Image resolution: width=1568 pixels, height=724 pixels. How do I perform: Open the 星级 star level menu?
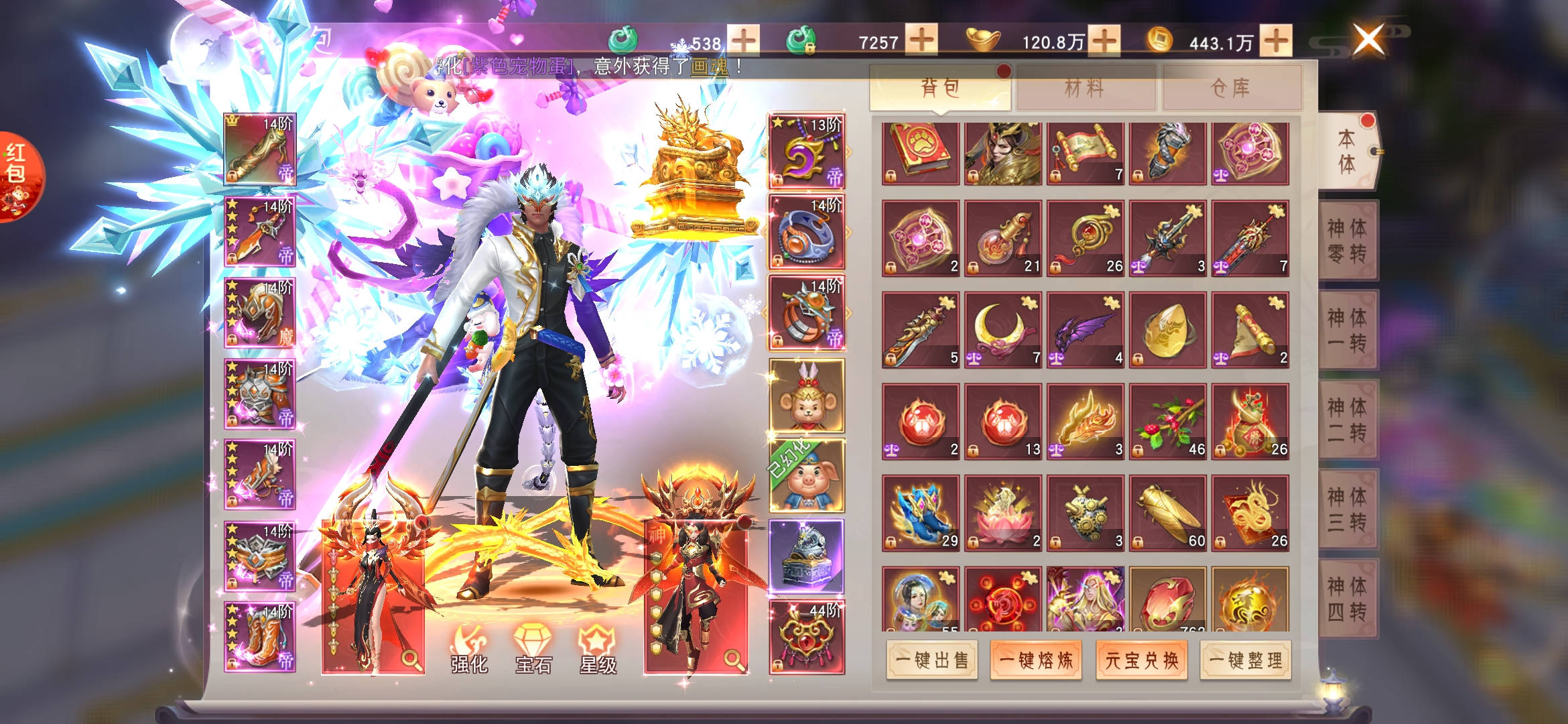coord(598,650)
